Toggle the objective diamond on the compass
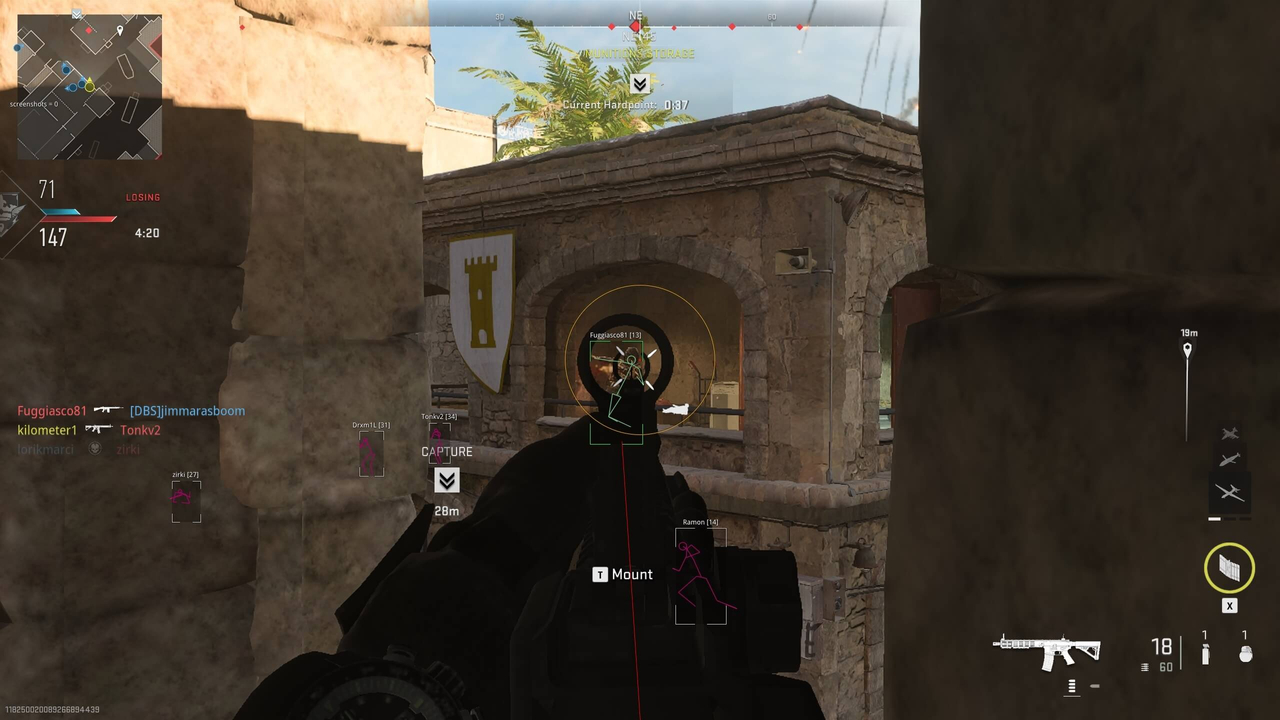This screenshot has height=720, width=1280. [x=636, y=27]
